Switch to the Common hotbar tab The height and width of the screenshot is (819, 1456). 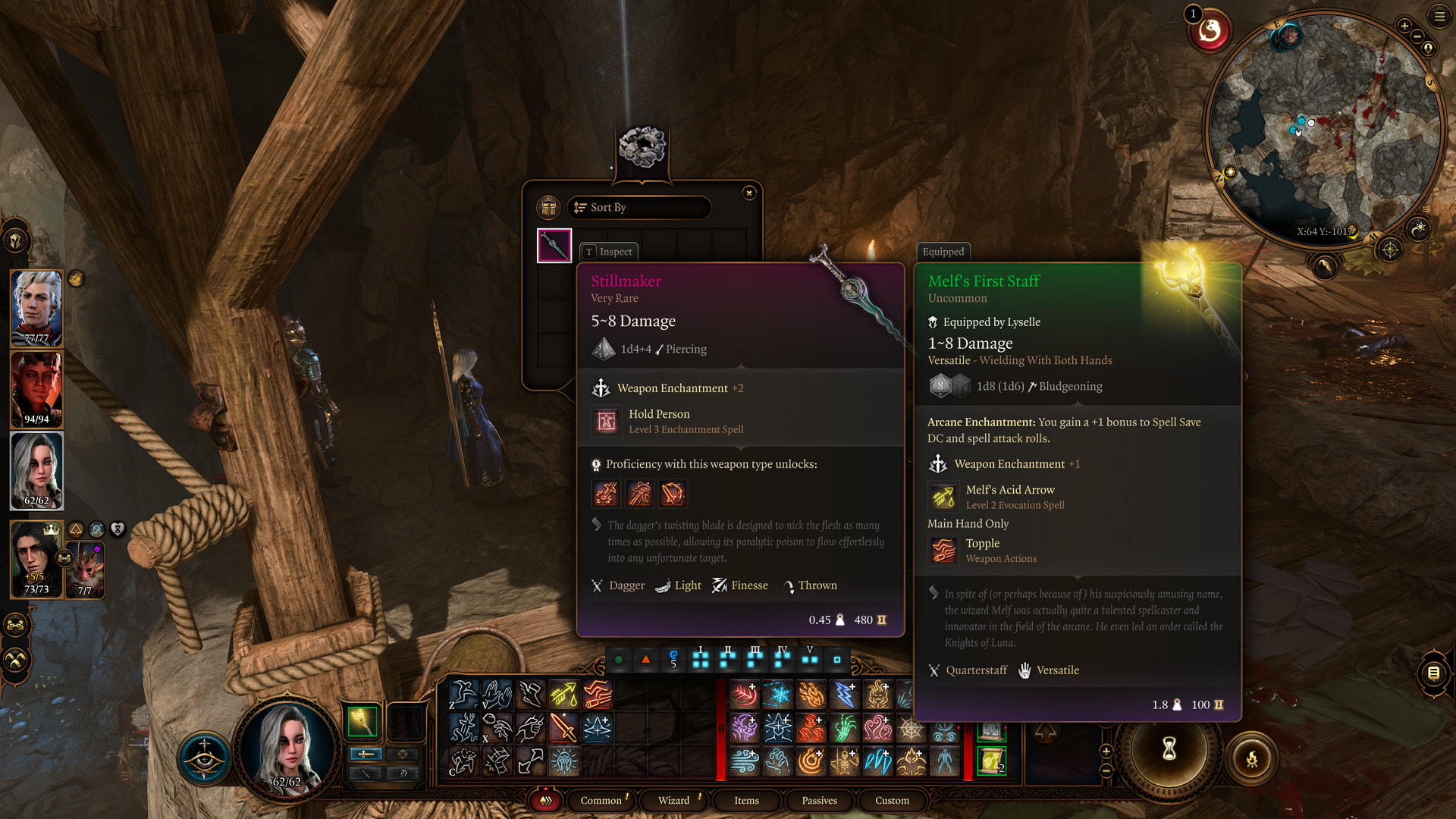point(601,800)
